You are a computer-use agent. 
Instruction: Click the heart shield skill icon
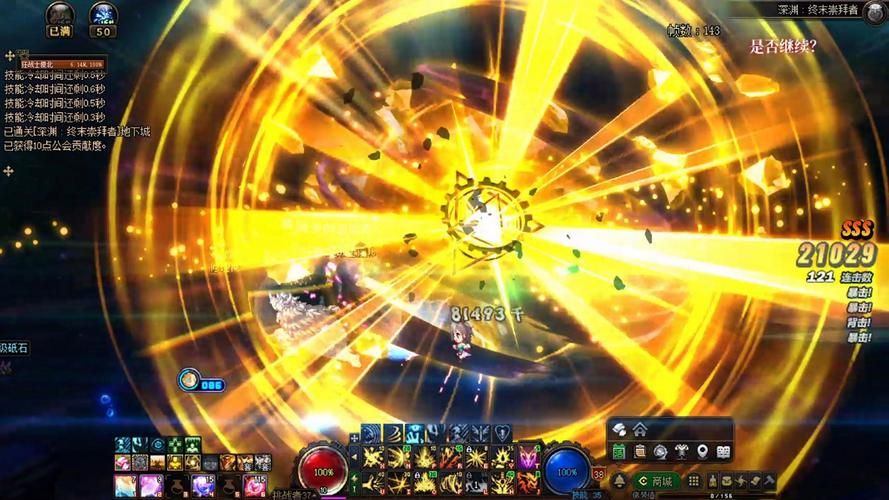coord(503,433)
